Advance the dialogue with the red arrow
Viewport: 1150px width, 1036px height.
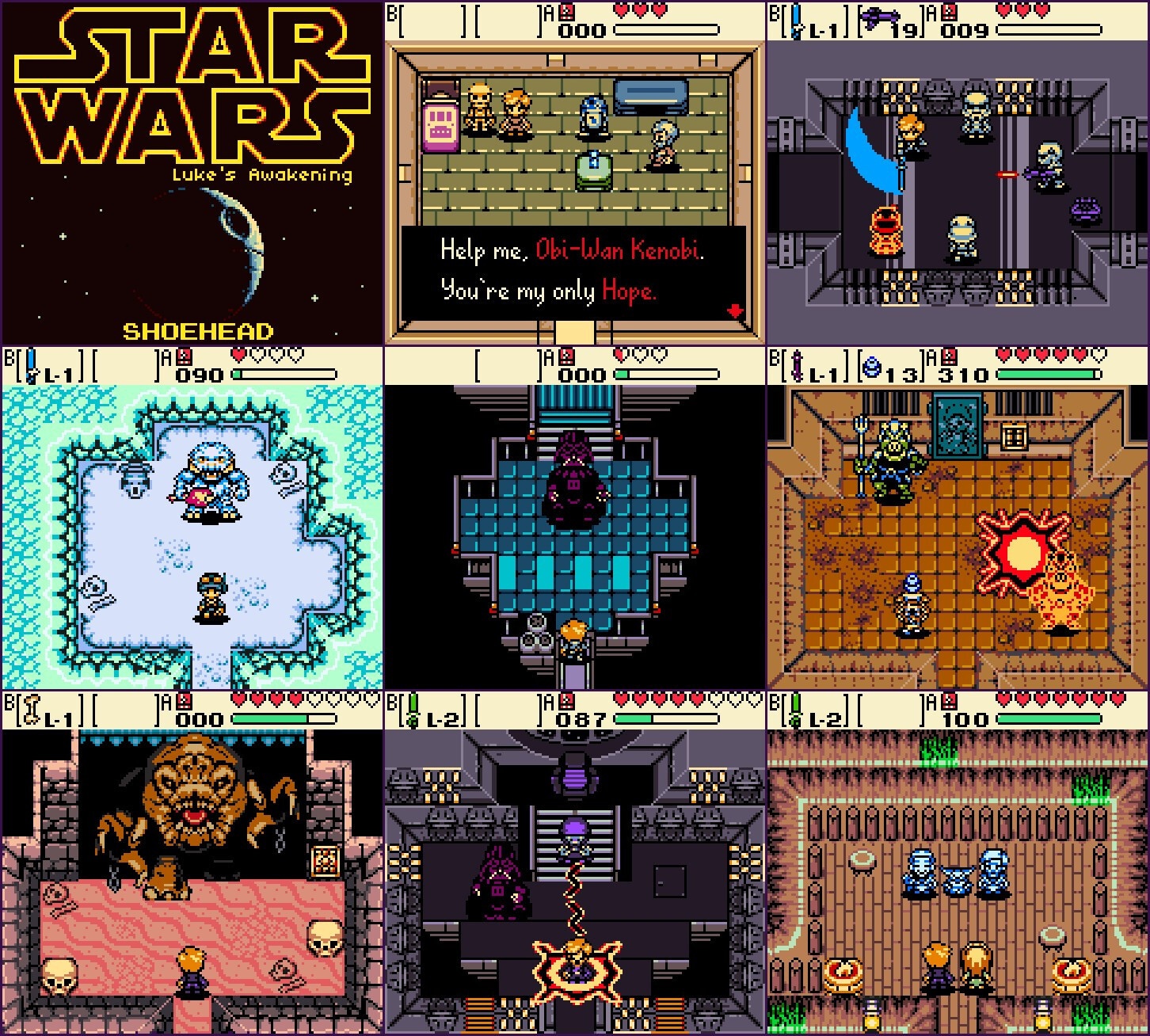tap(734, 311)
